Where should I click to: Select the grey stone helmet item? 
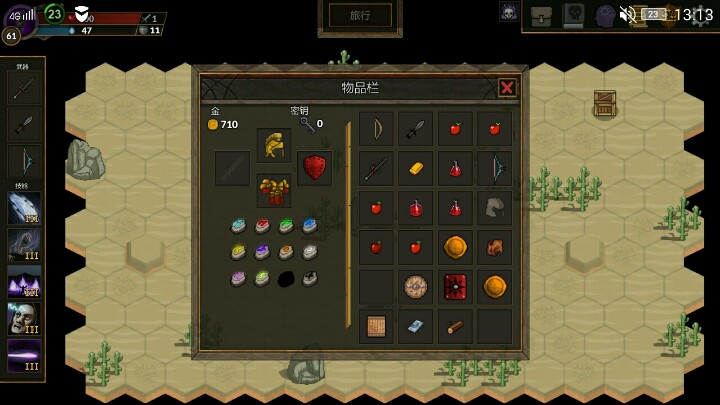(494, 208)
